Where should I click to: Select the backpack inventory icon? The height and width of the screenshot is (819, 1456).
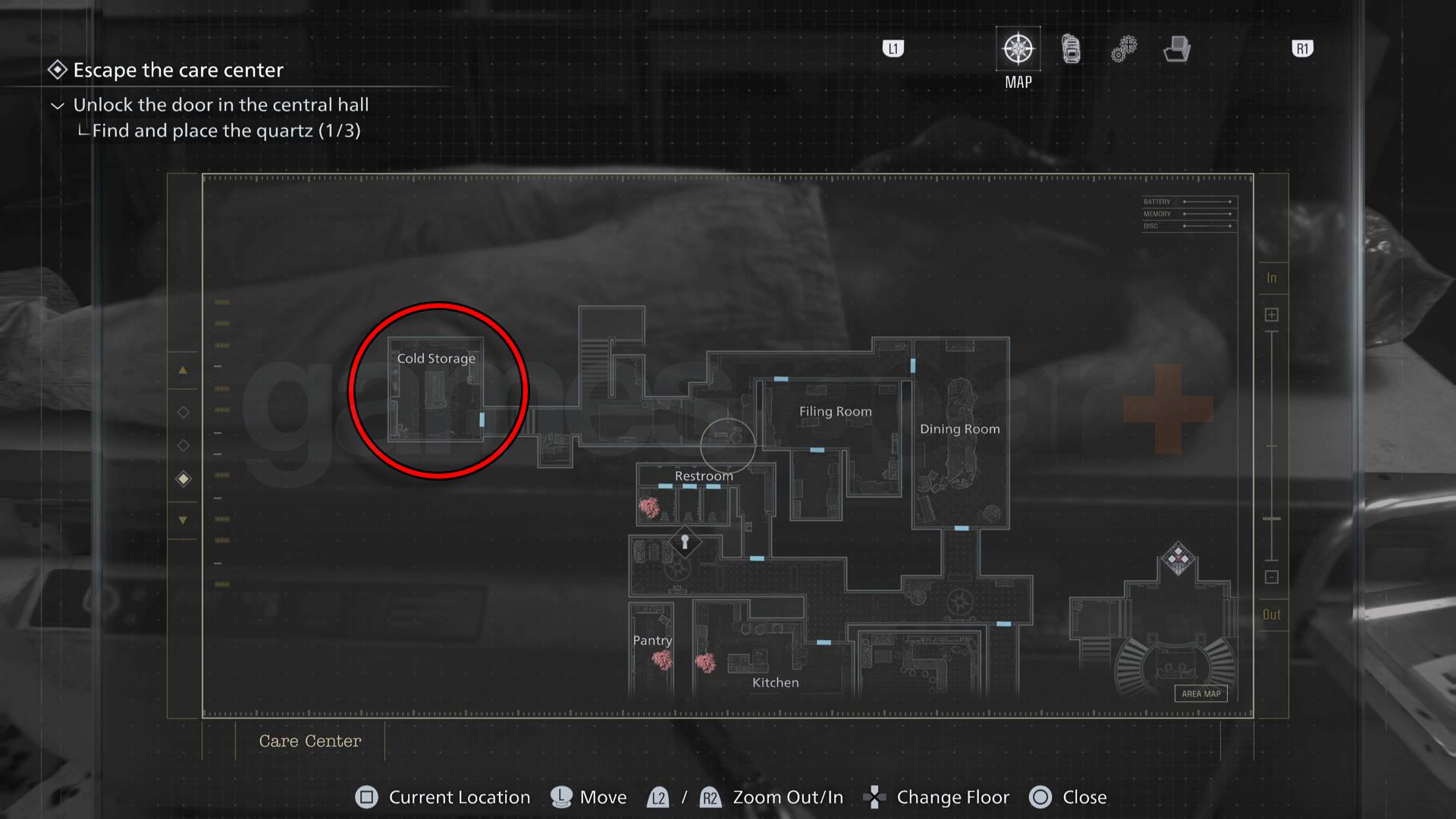tap(1070, 48)
